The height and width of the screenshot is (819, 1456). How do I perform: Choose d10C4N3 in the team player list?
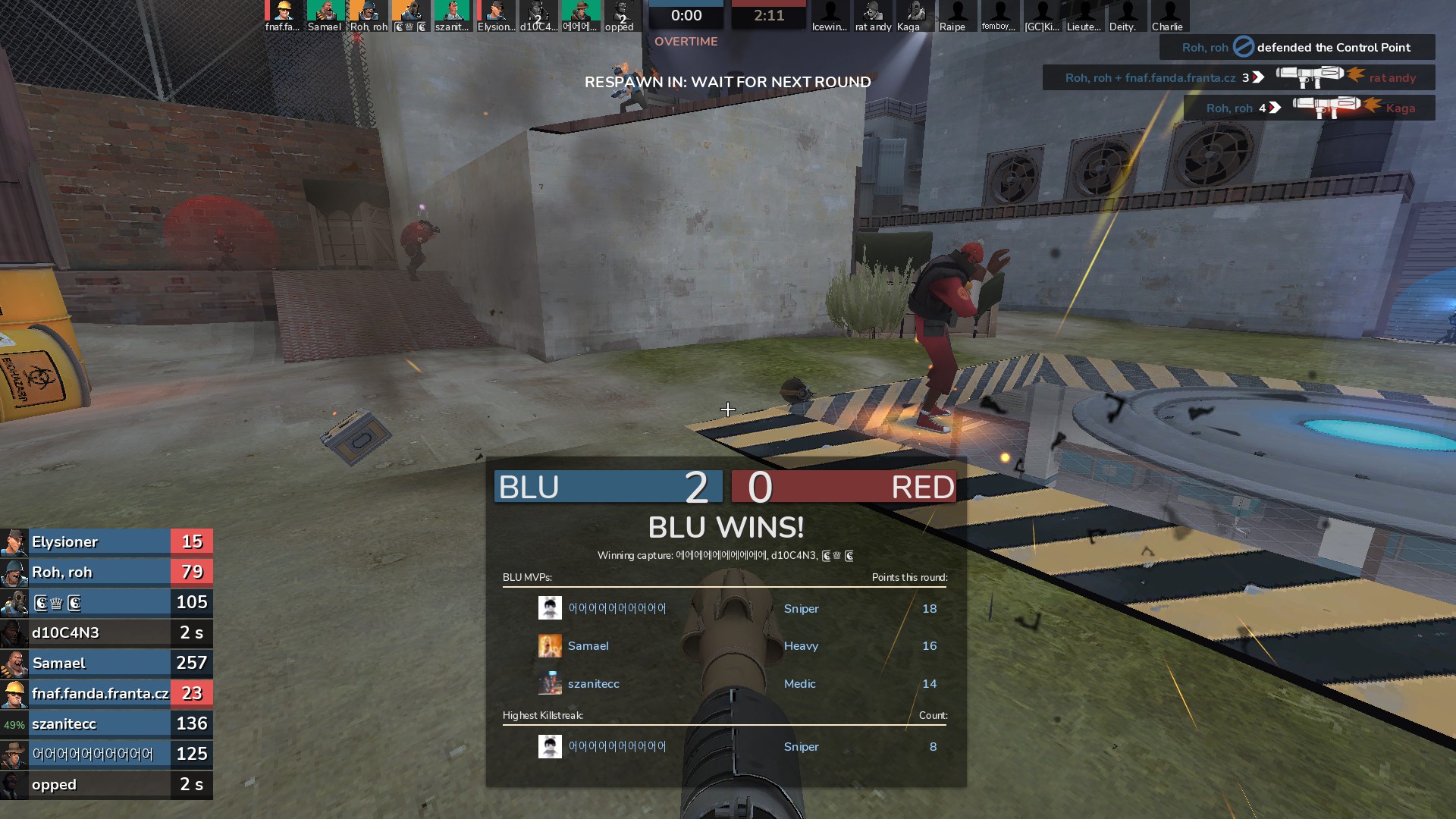click(x=106, y=633)
